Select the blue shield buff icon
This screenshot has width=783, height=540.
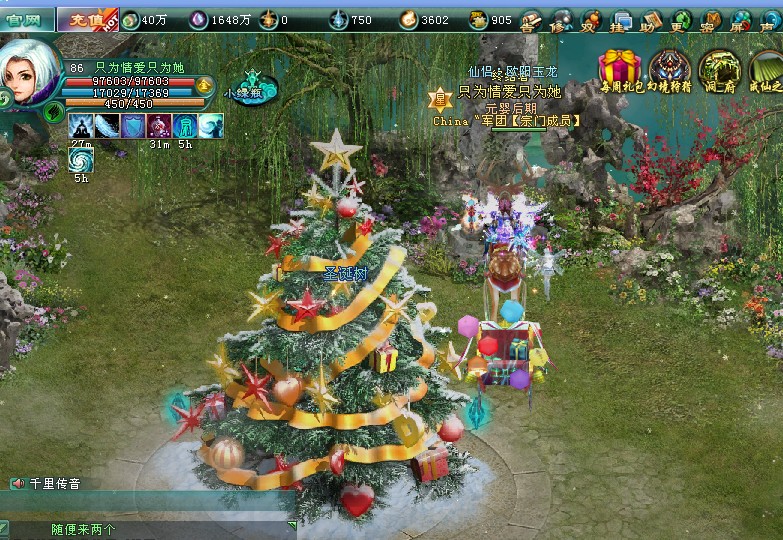(133, 126)
